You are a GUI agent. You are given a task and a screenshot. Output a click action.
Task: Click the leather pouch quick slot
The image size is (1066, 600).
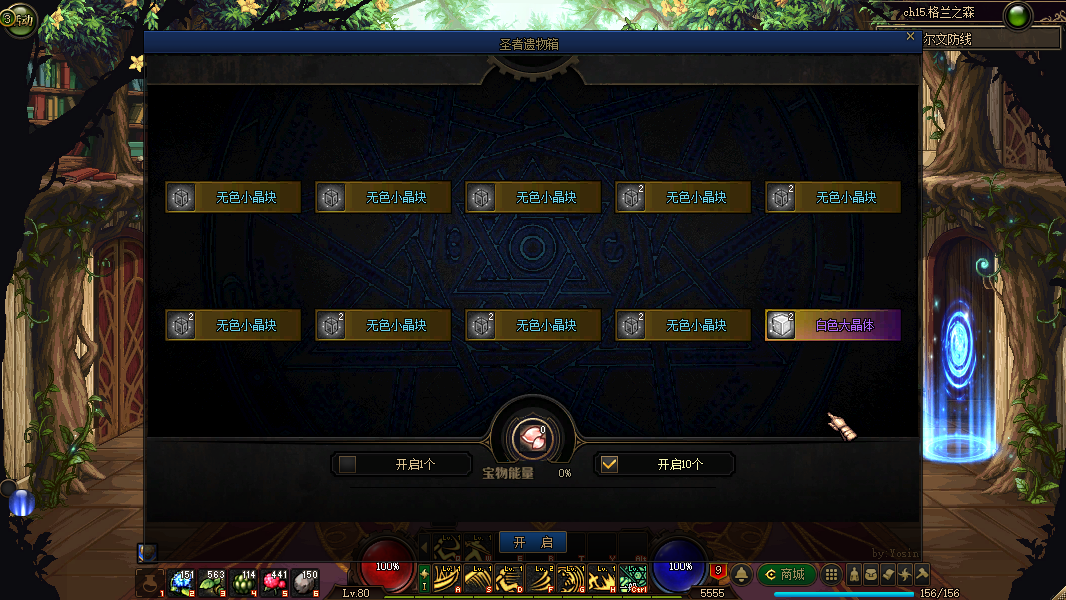151,582
